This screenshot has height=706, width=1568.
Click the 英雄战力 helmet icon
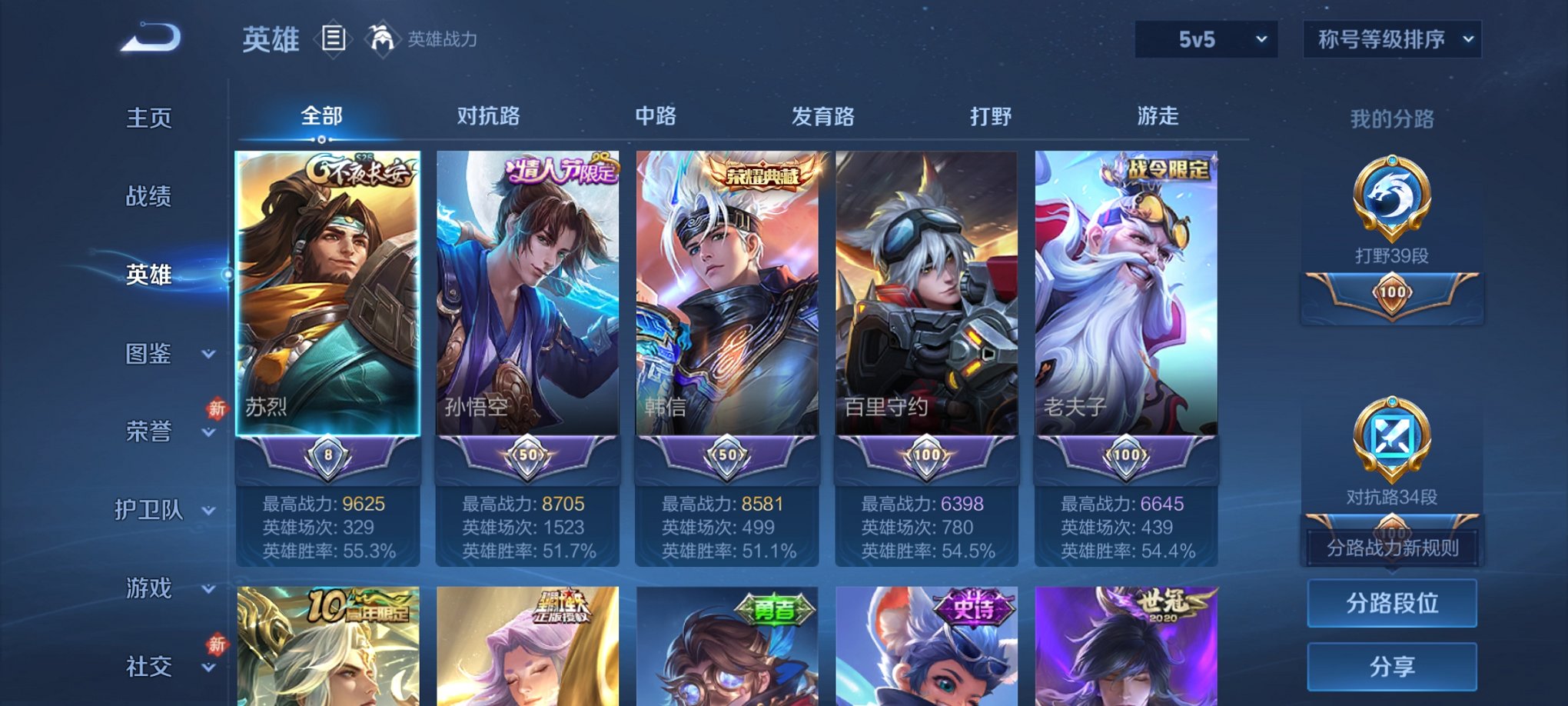[x=383, y=37]
